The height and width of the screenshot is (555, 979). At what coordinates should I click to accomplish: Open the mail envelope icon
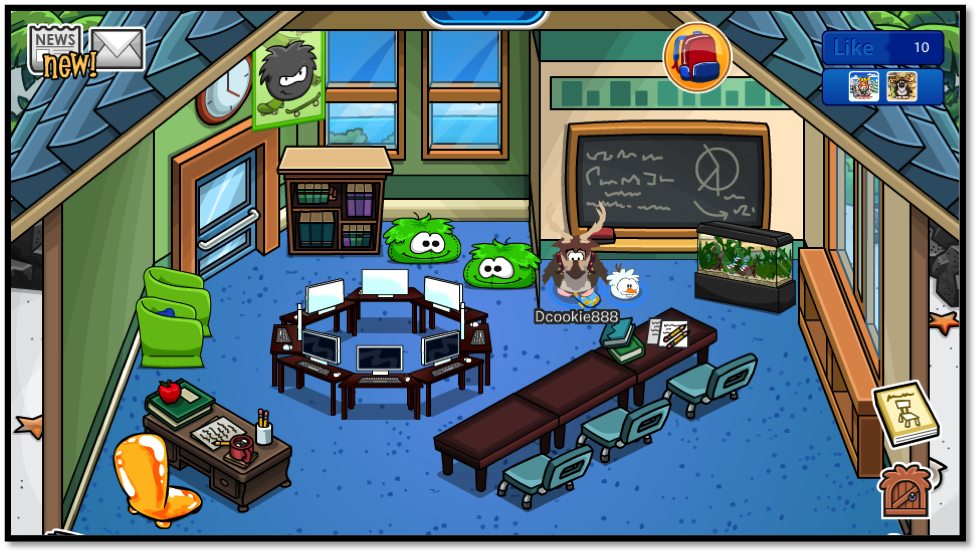coord(117,48)
